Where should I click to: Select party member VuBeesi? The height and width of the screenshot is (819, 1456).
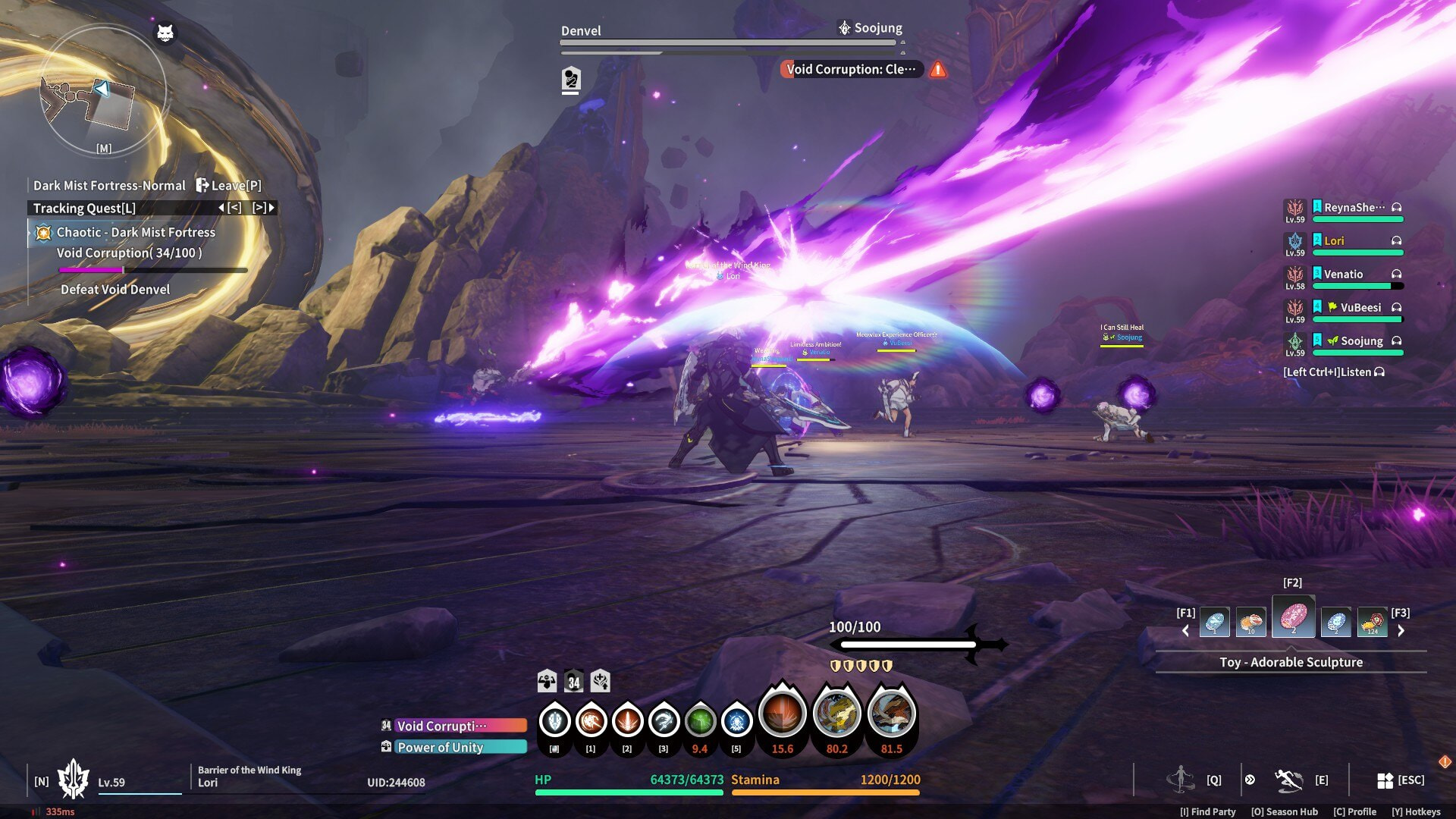click(1360, 308)
